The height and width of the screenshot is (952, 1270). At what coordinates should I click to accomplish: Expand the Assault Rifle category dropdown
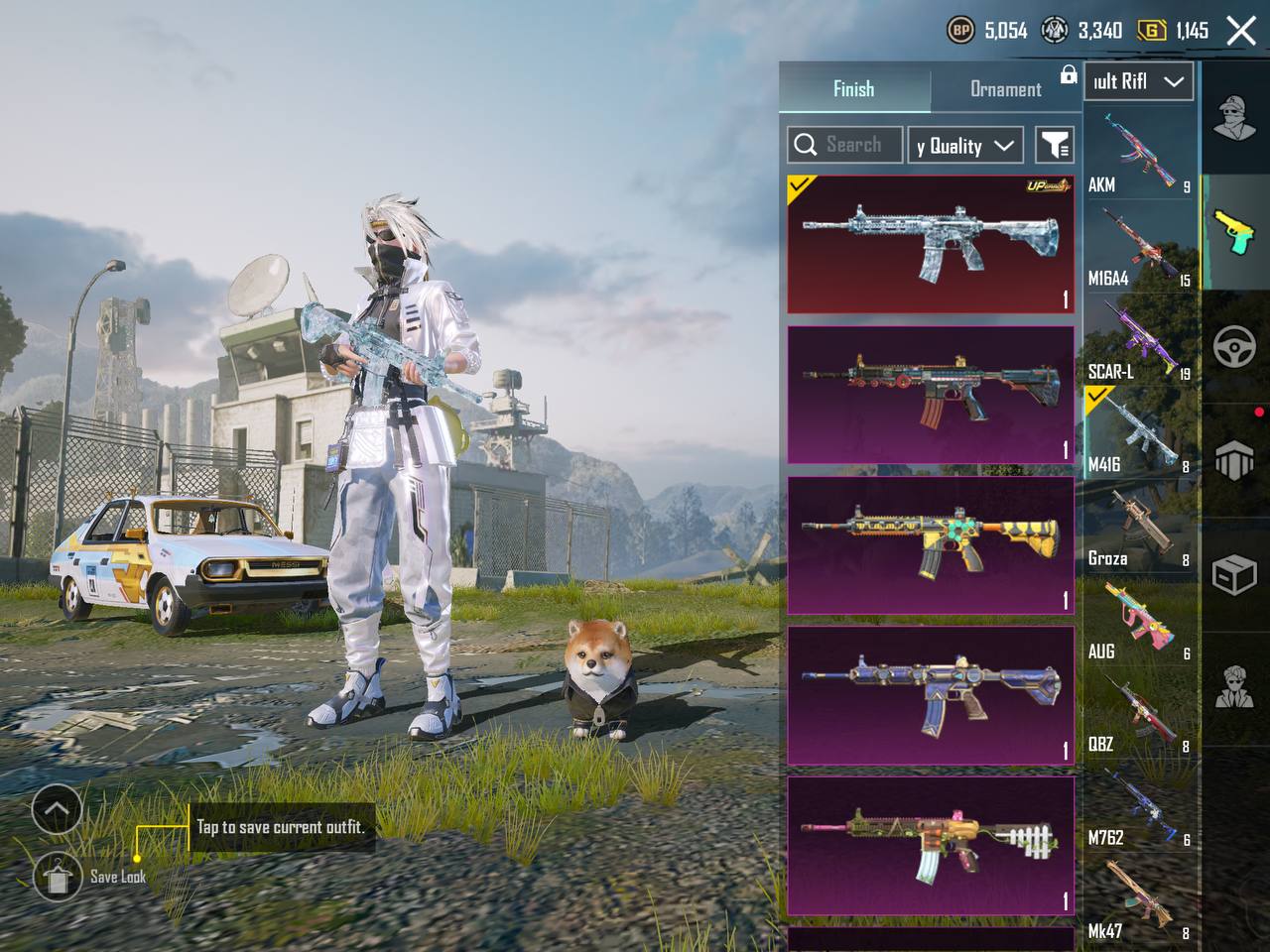click(x=1137, y=82)
